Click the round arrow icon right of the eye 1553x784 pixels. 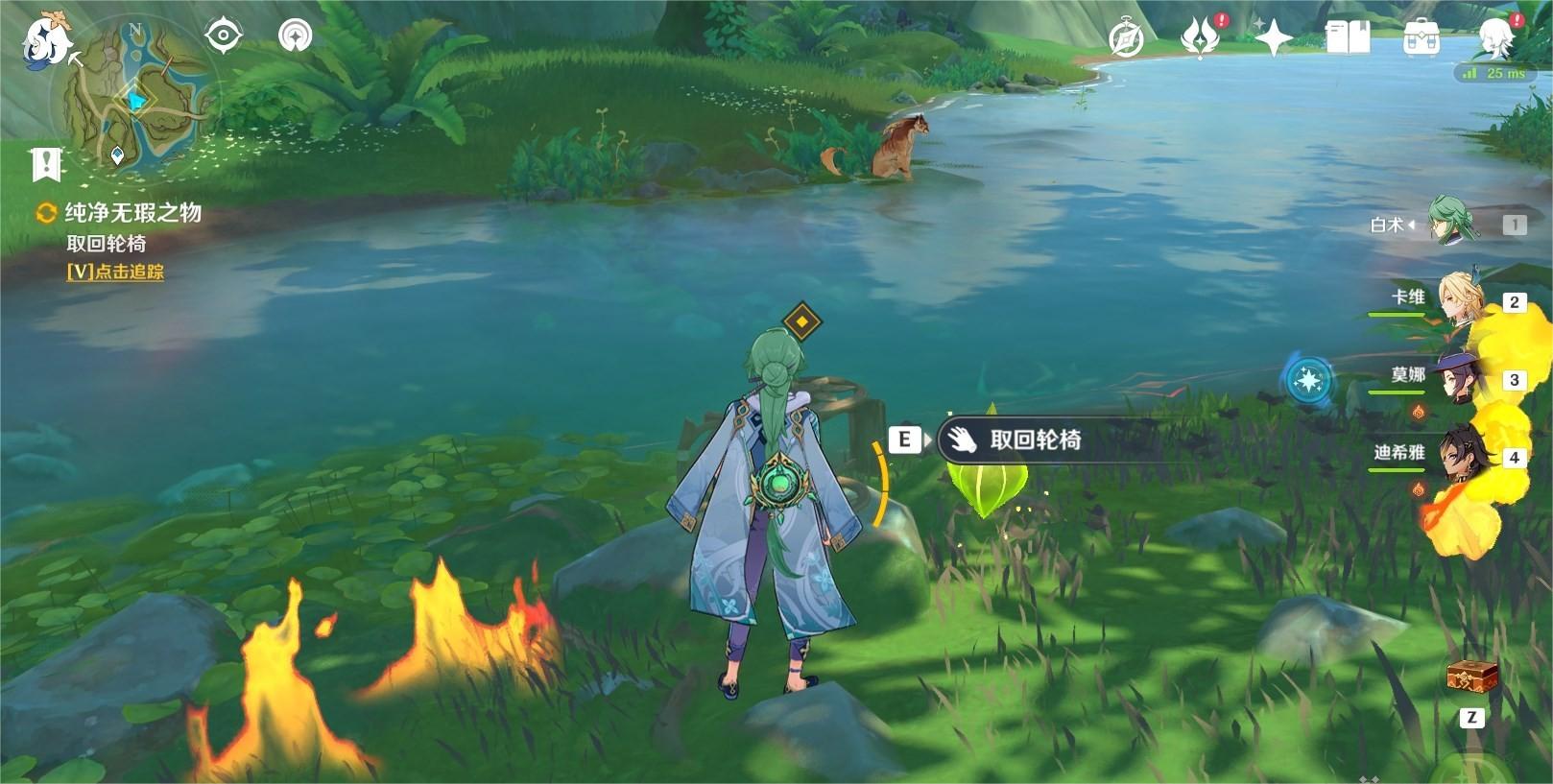[x=295, y=36]
